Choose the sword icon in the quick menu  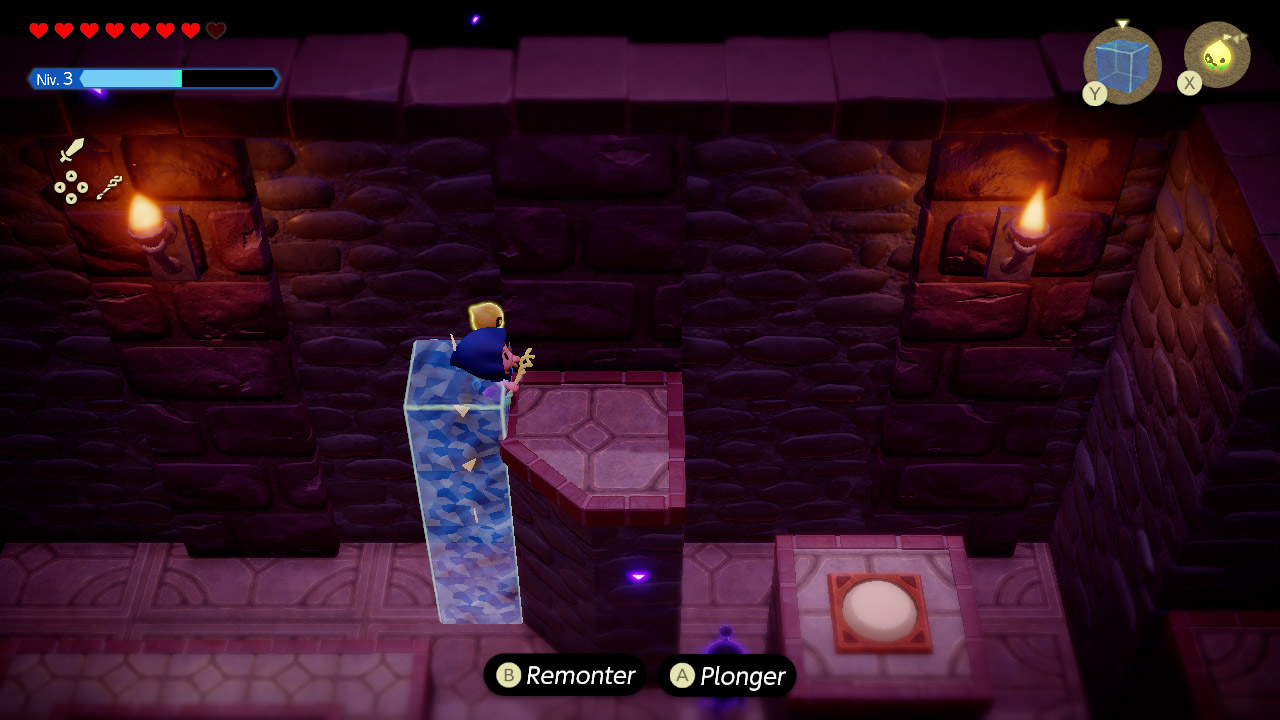(x=72, y=151)
